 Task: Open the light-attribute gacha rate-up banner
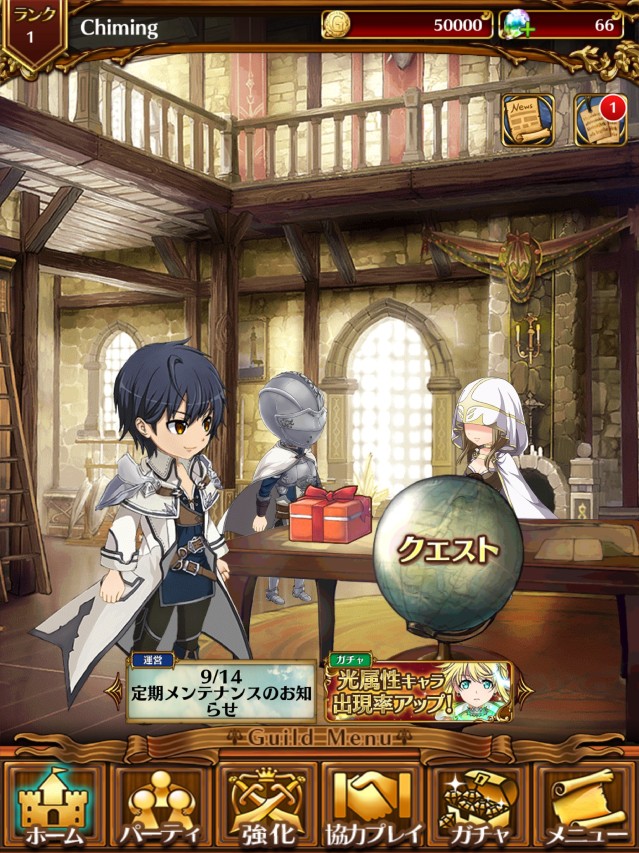[x=419, y=690]
